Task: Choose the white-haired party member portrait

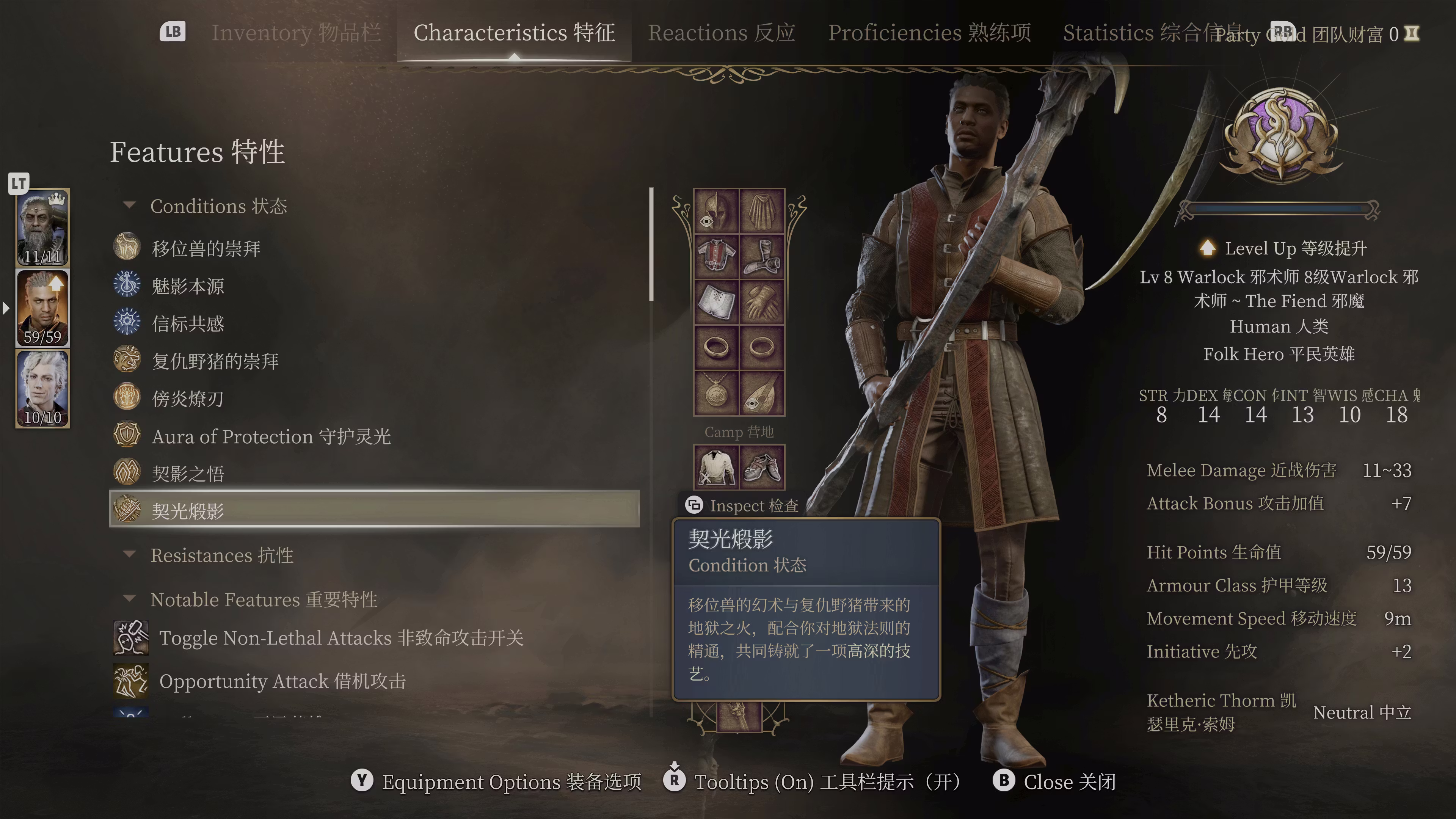Action: pyautogui.click(x=43, y=388)
